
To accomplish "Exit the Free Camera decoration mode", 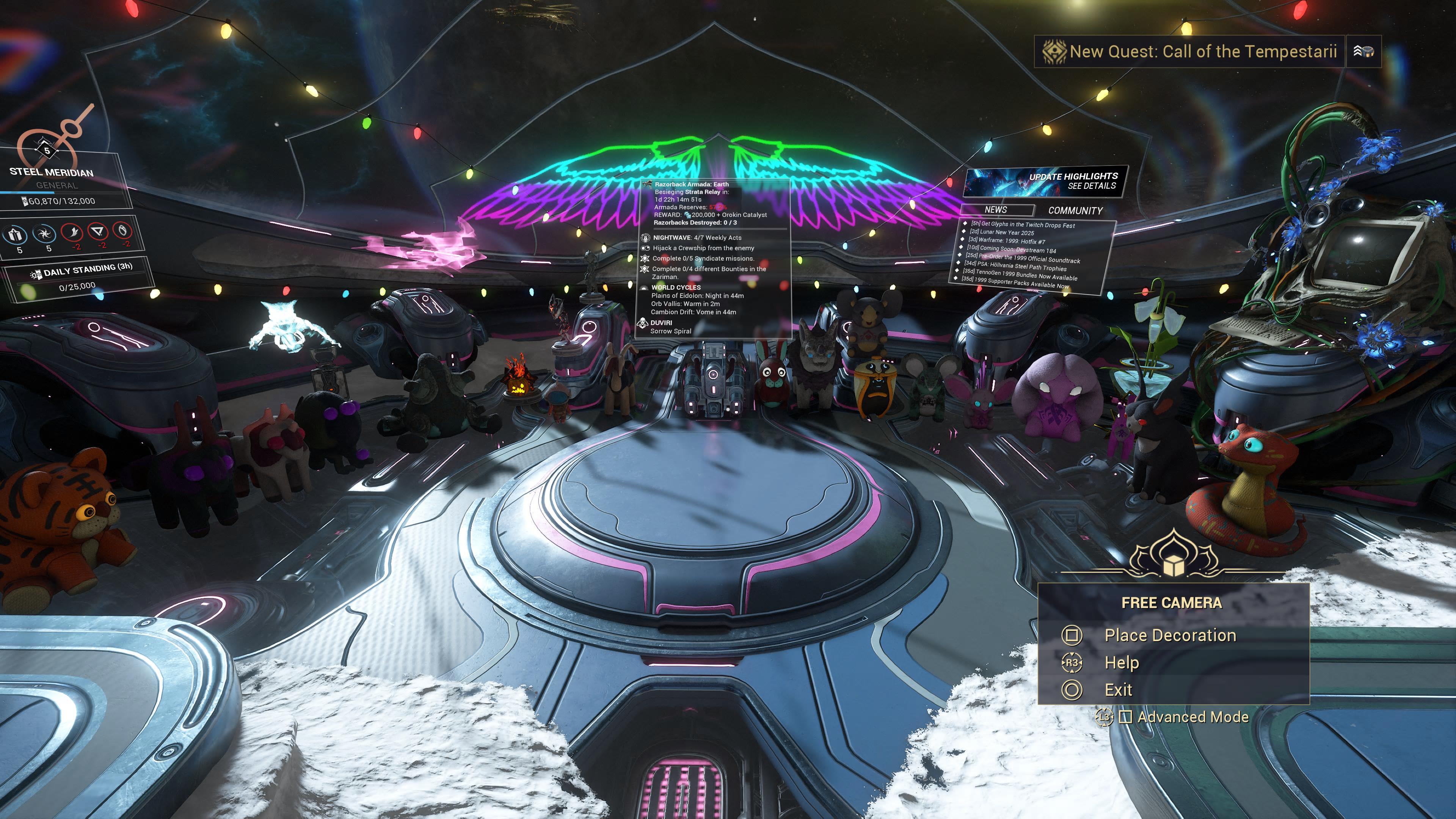I will 1118,690.
